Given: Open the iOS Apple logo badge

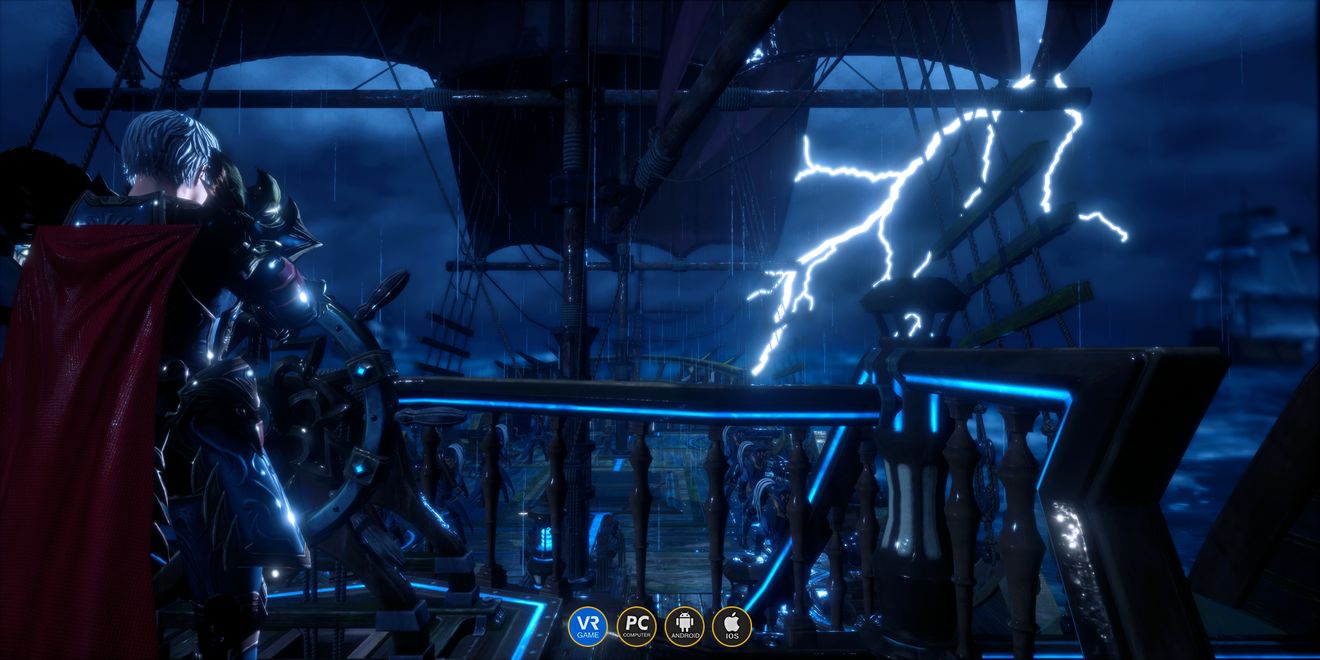Looking at the screenshot, I should click(x=732, y=626).
